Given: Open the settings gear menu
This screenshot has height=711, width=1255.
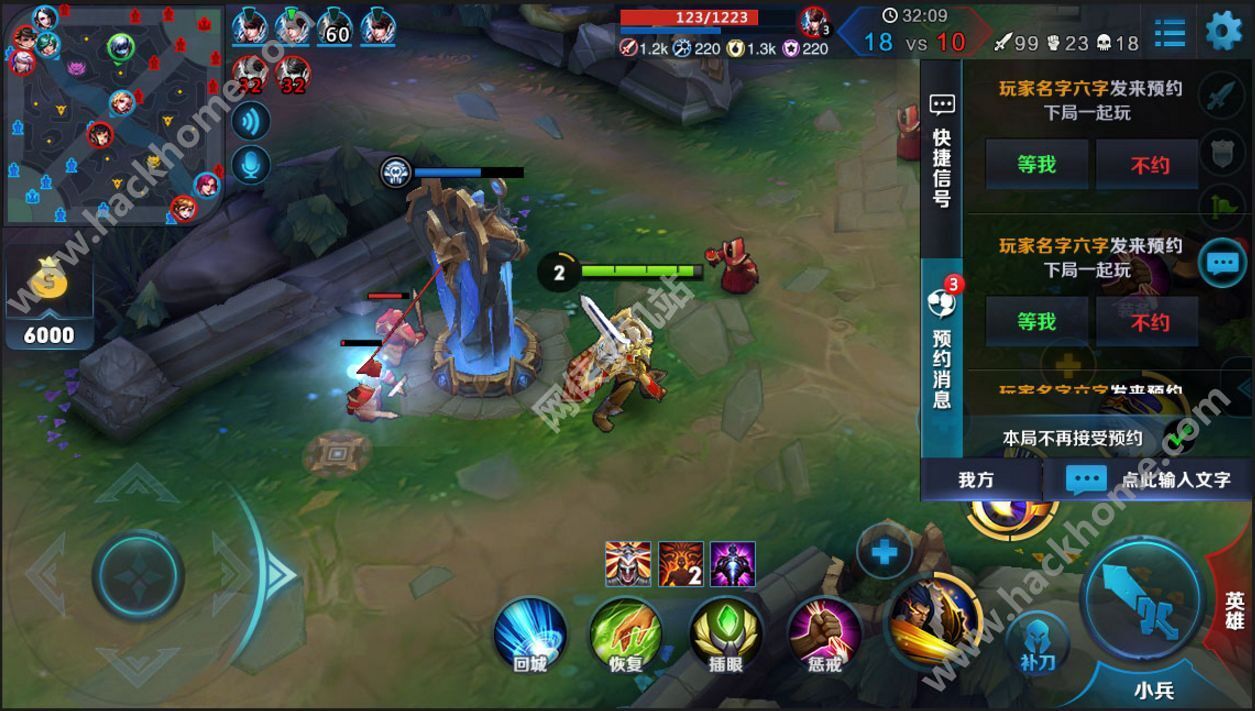Looking at the screenshot, I should [x=1223, y=30].
